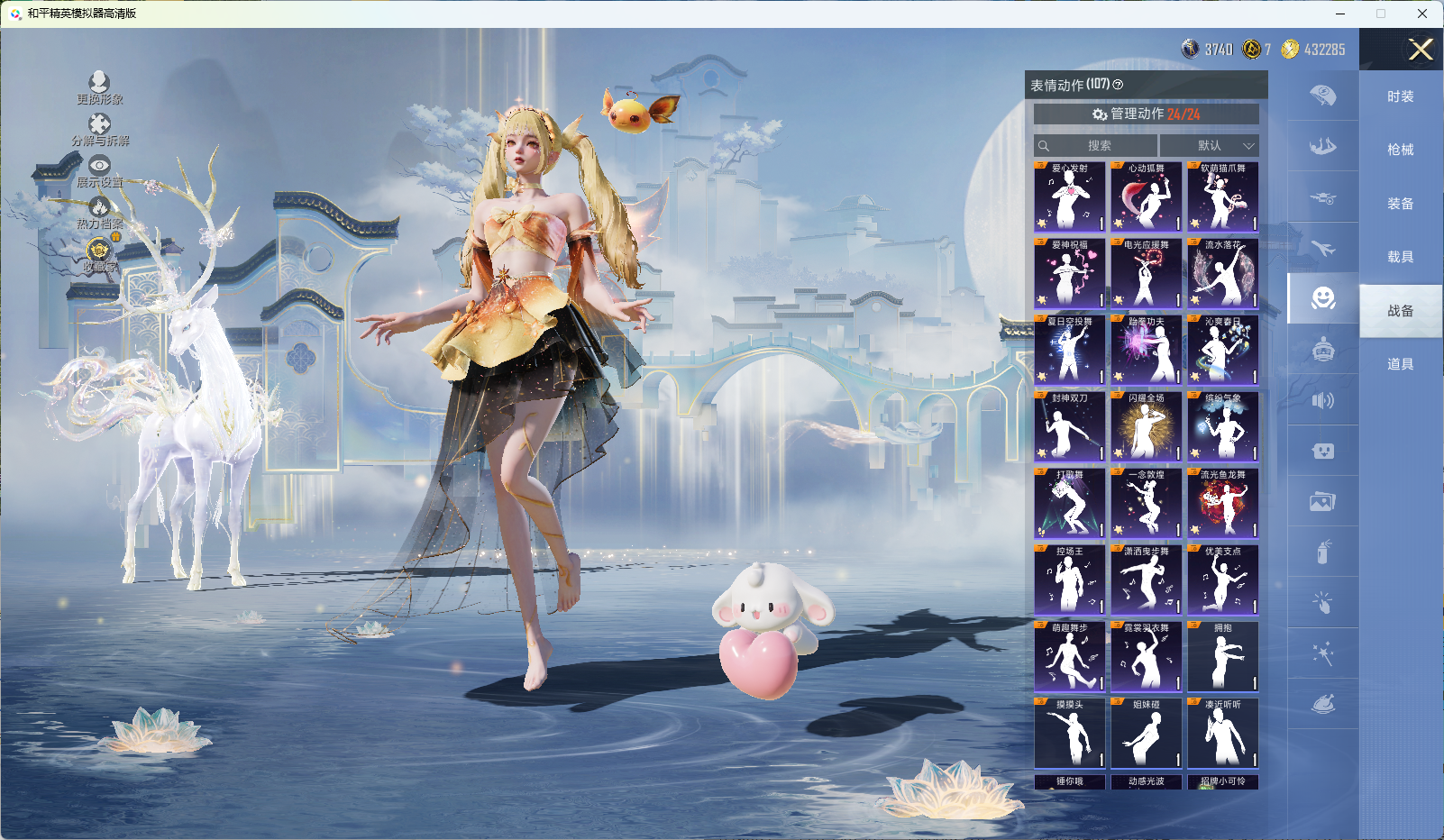Choose the 心动狐舞 emote
The width and height of the screenshot is (1444, 840).
click(x=1147, y=197)
